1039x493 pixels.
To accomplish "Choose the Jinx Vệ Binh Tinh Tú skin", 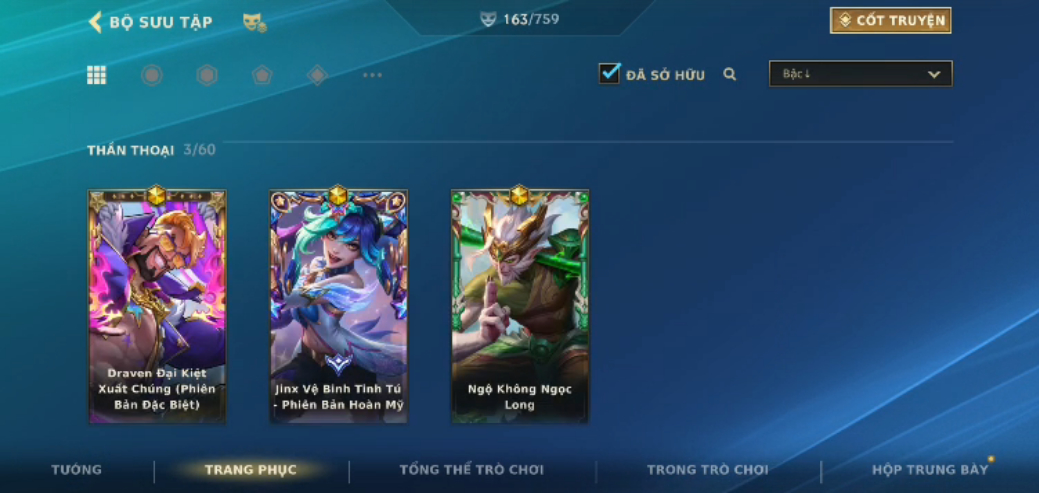I will [x=338, y=306].
